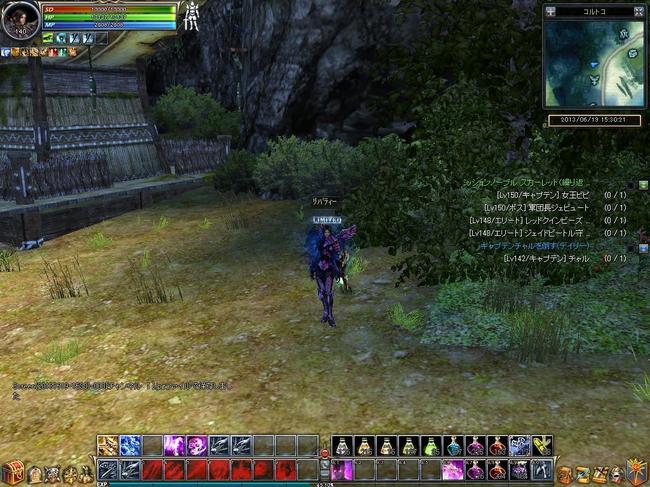Click the minimap of Colteco area

point(593,63)
